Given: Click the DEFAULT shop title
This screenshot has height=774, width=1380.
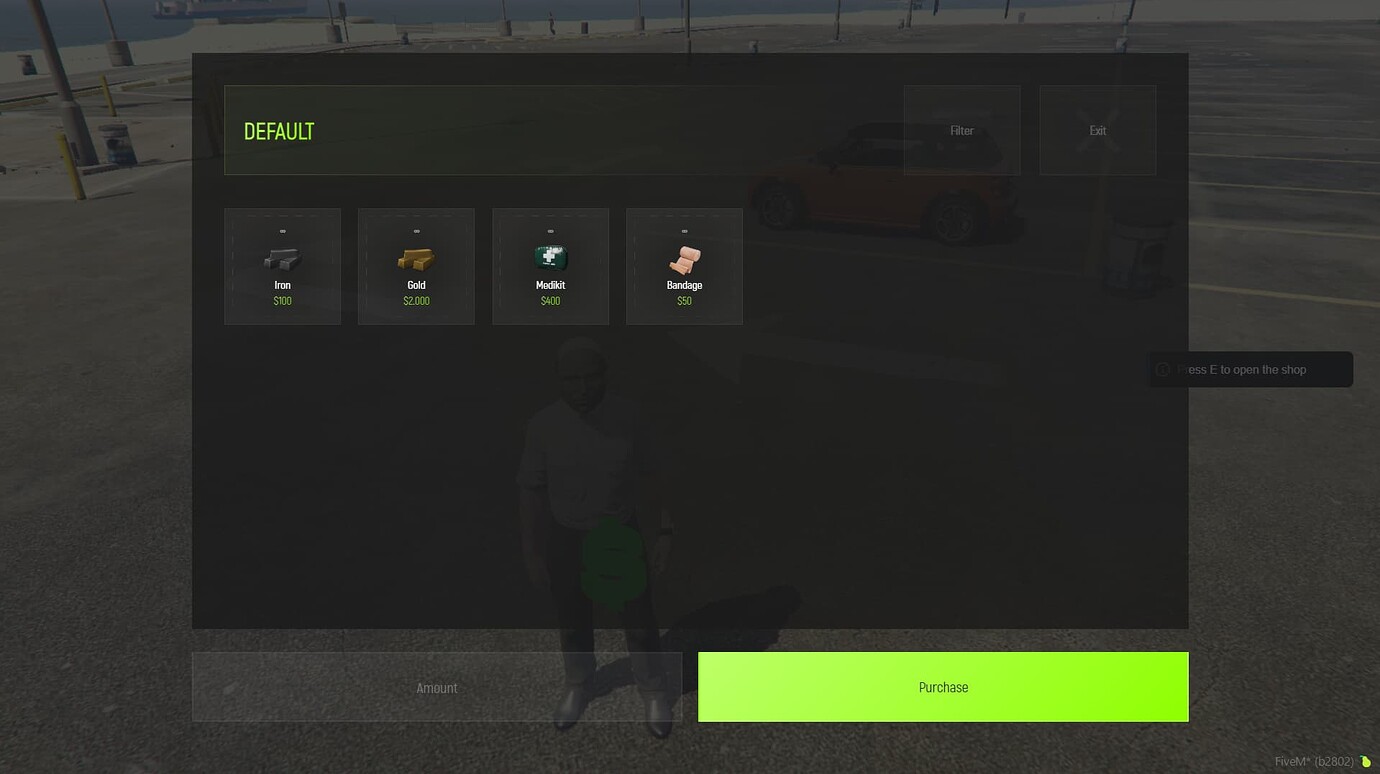Looking at the screenshot, I should pyautogui.click(x=279, y=130).
